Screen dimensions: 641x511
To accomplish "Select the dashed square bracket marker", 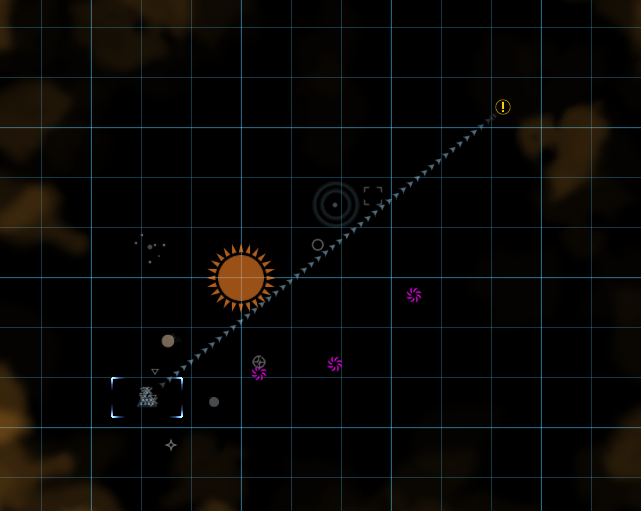I will 373,195.
